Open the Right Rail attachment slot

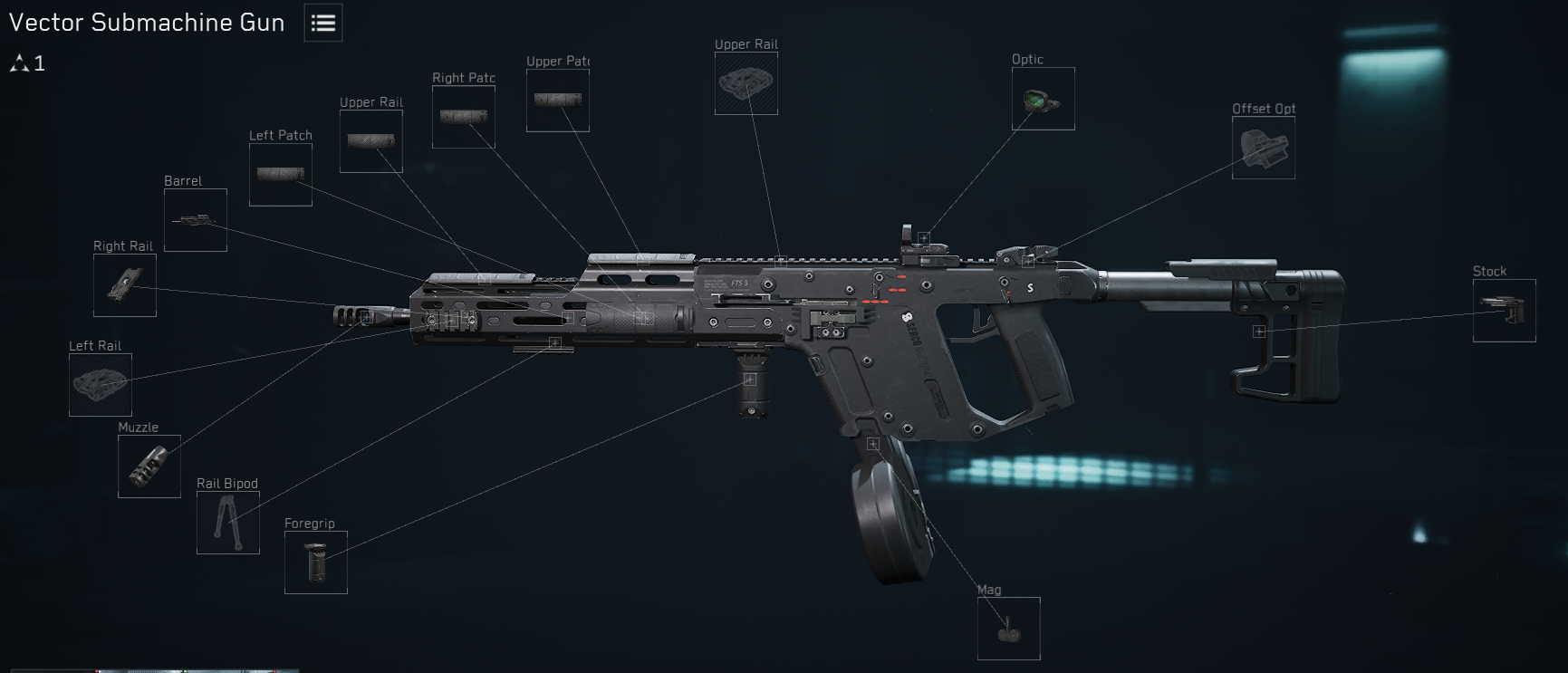point(124,284)
